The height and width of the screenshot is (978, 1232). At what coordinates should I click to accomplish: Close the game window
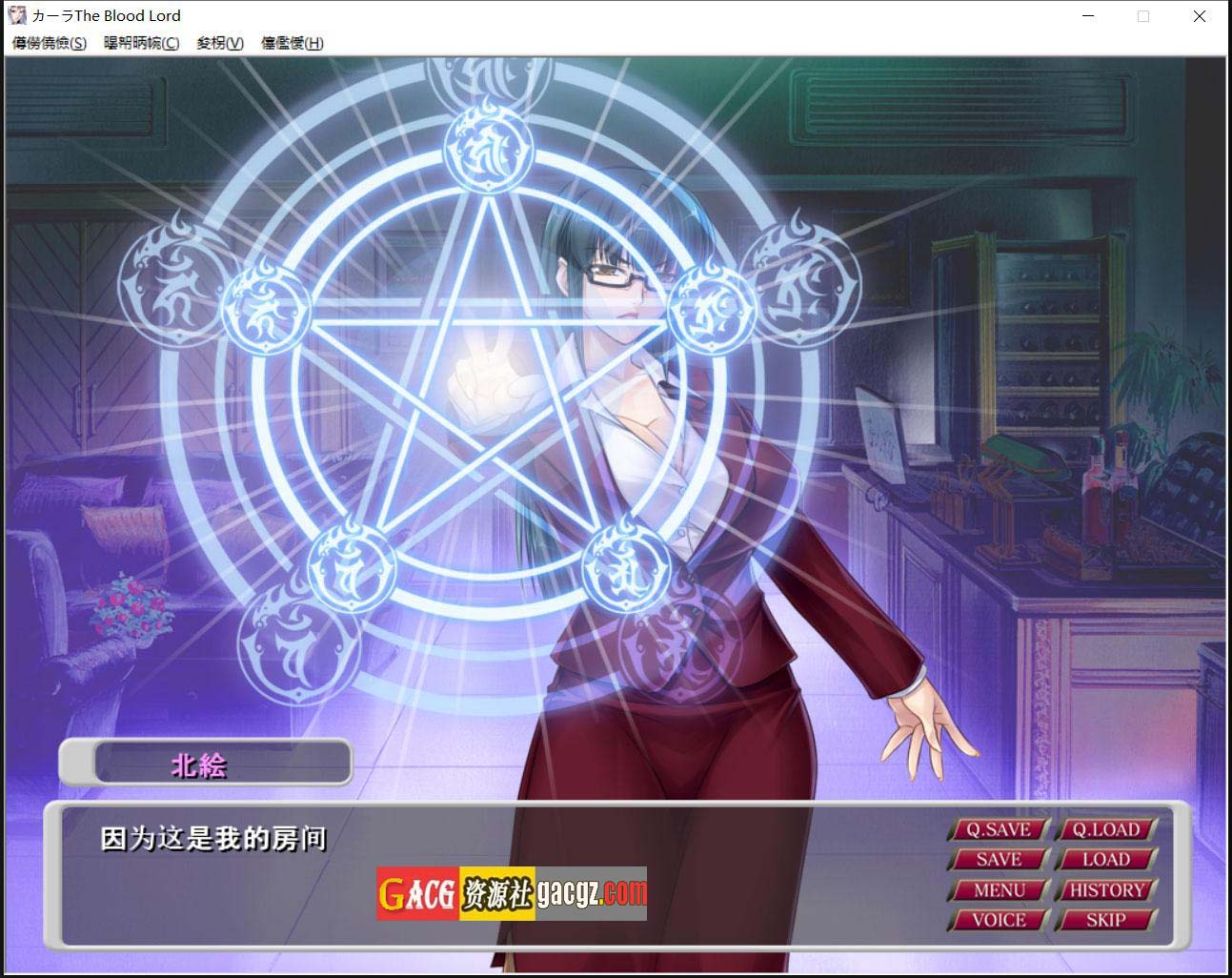click(1200, 16)
